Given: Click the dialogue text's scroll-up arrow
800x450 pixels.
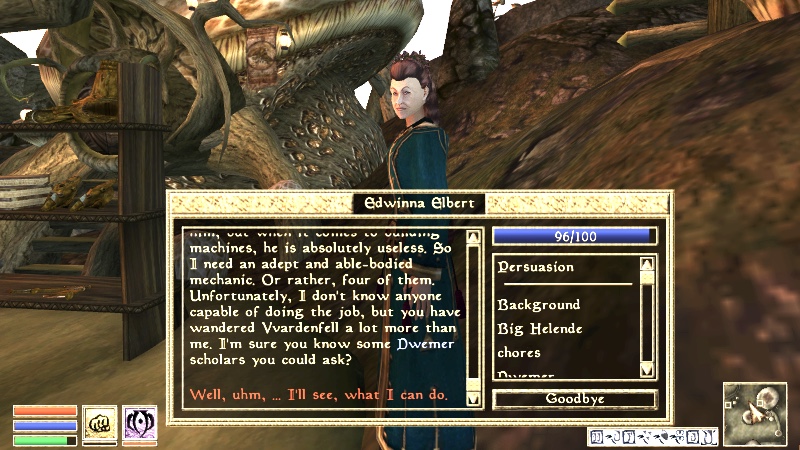Looking at the screenshot, I should click(x=474, y=237).
